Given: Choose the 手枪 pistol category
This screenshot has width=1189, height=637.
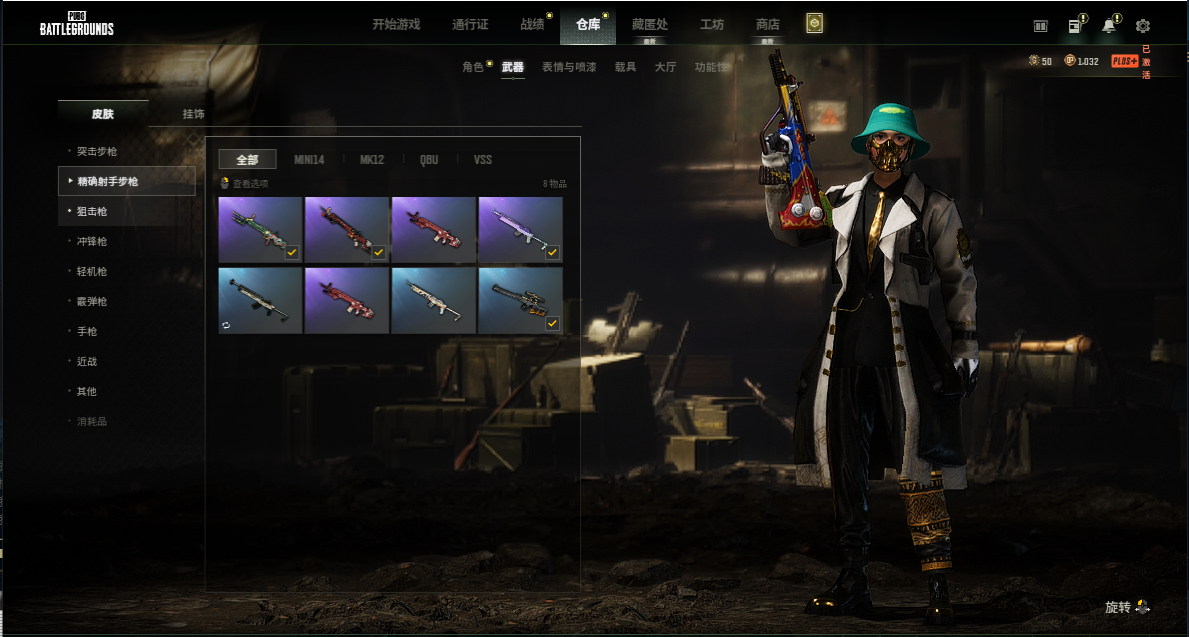Looking at the screenshot, I should point(87,331).
